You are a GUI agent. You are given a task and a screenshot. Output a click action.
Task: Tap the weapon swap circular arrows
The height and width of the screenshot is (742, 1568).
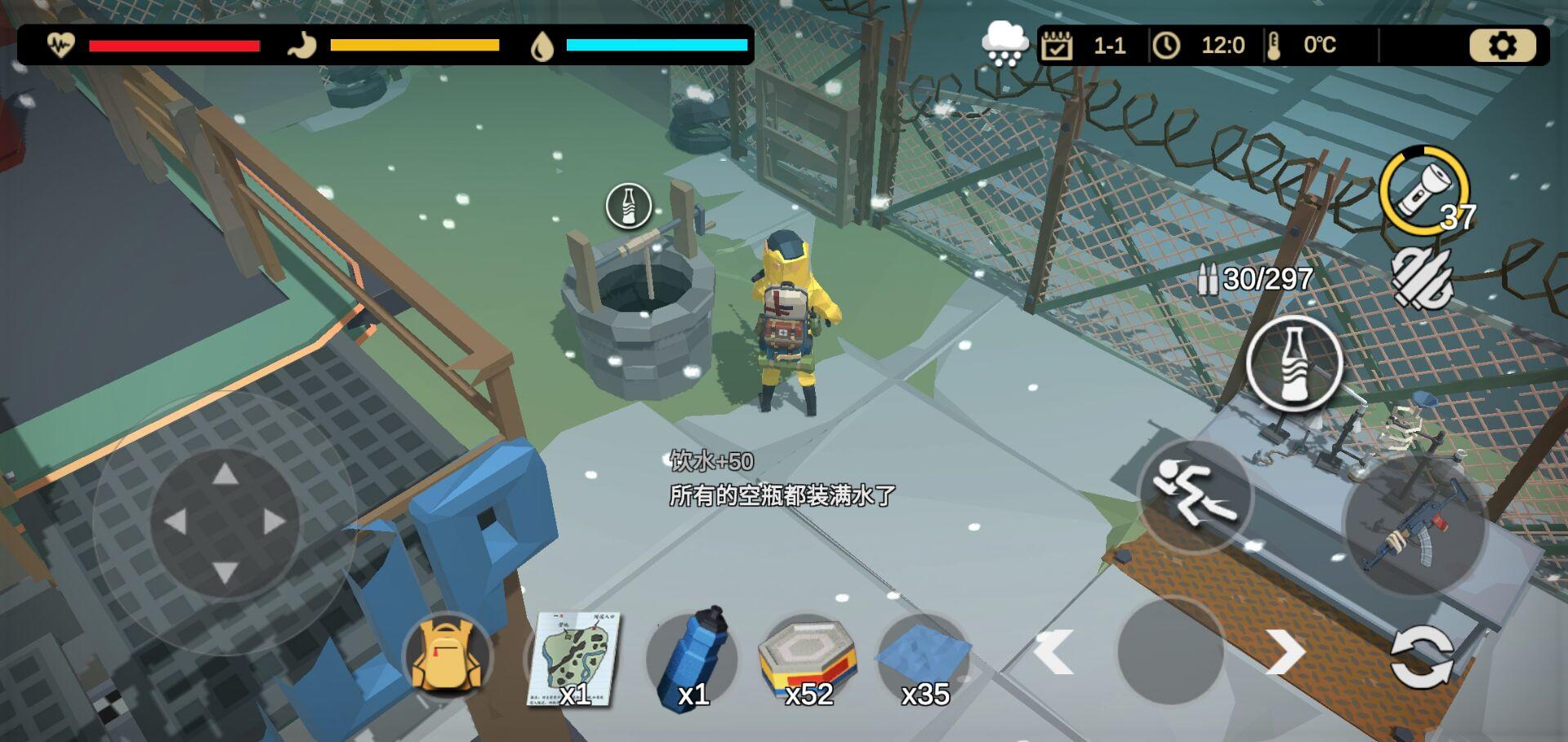pyautogui.click(x=1422, y=656)
